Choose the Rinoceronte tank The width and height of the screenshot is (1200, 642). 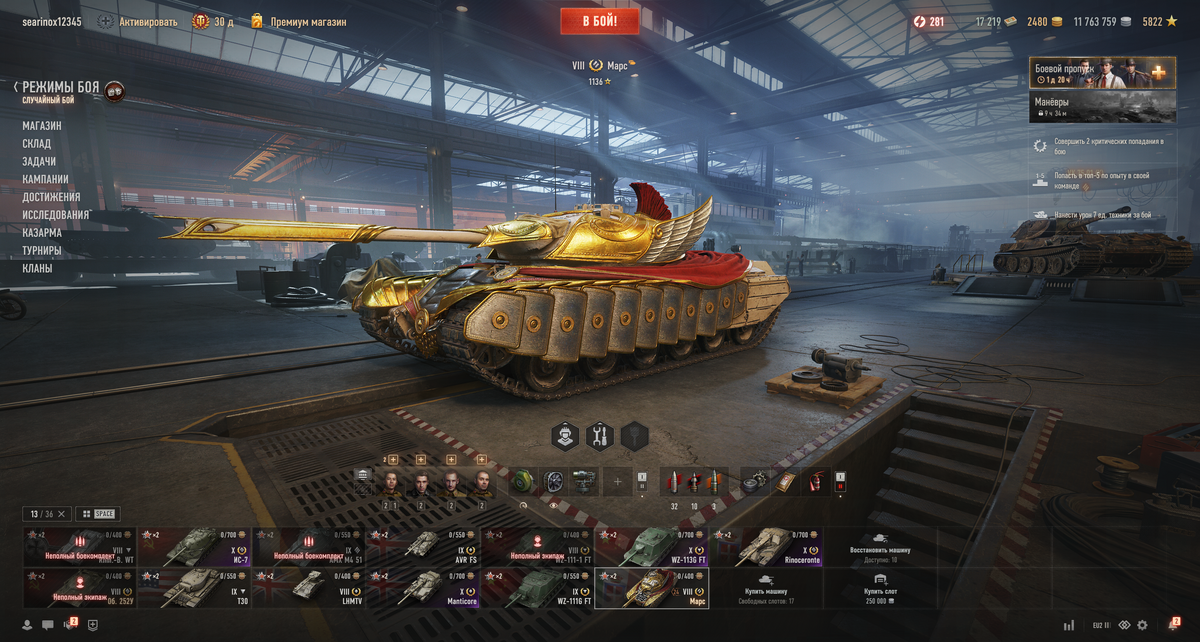(x=767, y=548)
